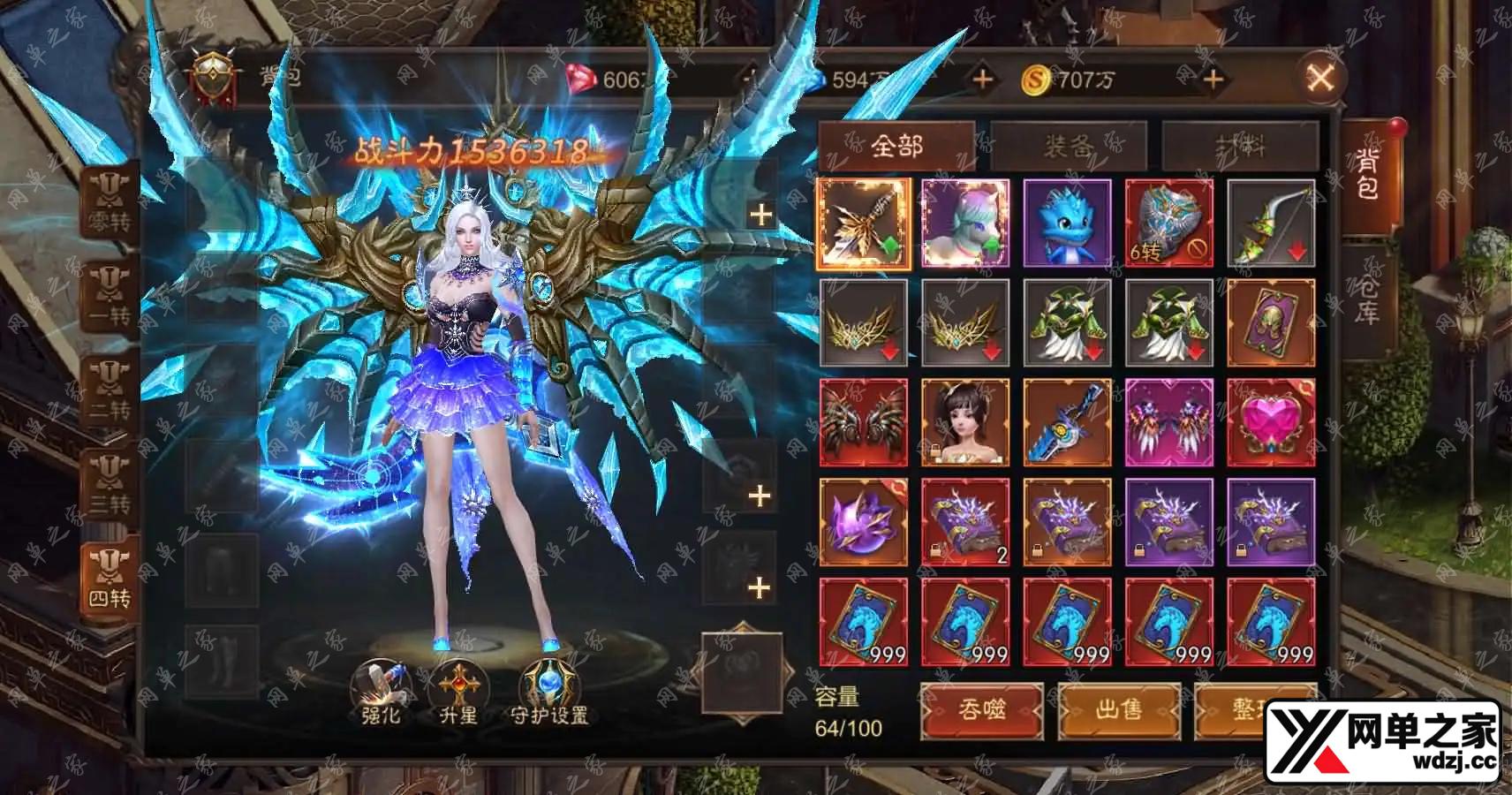This screenshot has height=795, width=1512.
Task: Select the pink heart gem item
Action: click(x=1270, y=422)
